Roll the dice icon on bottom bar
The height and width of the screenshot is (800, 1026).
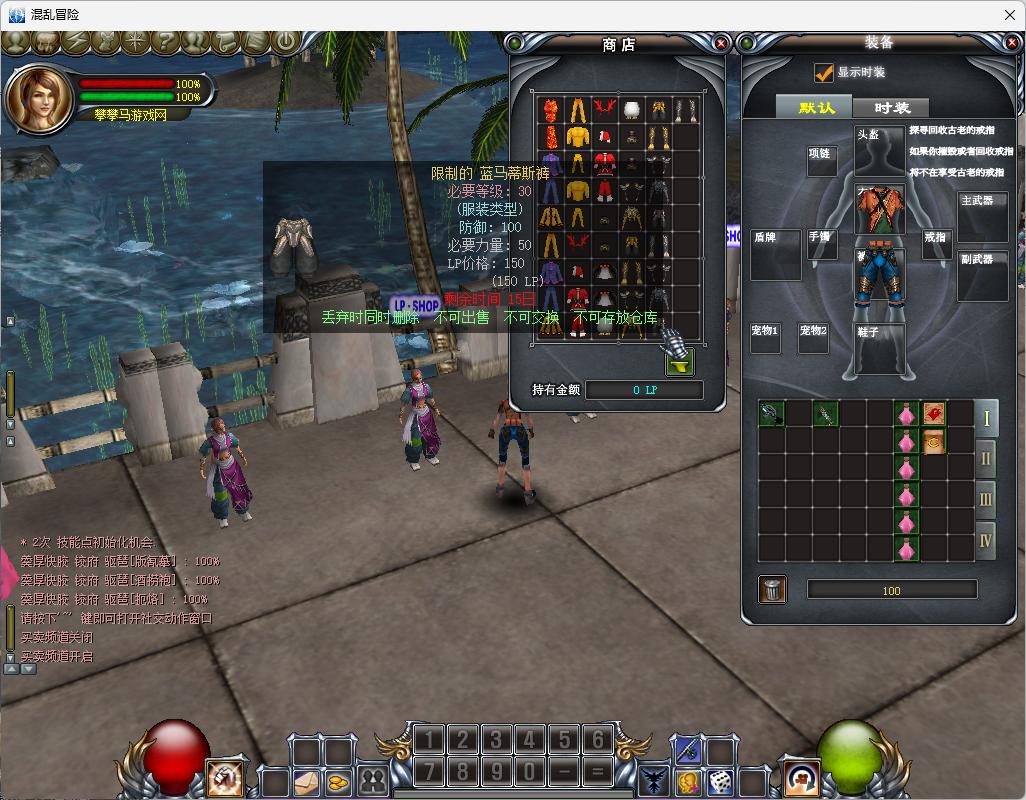[x=720, y=781]
